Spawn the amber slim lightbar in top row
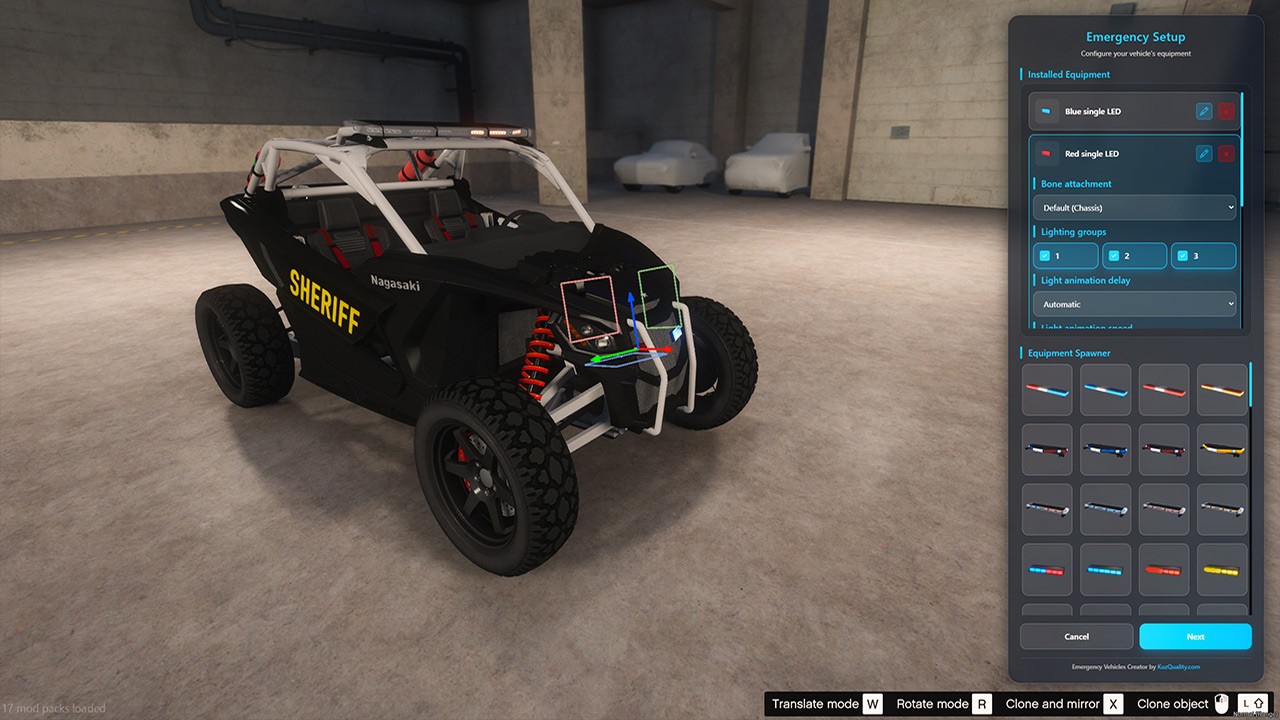 (1222, 390)
